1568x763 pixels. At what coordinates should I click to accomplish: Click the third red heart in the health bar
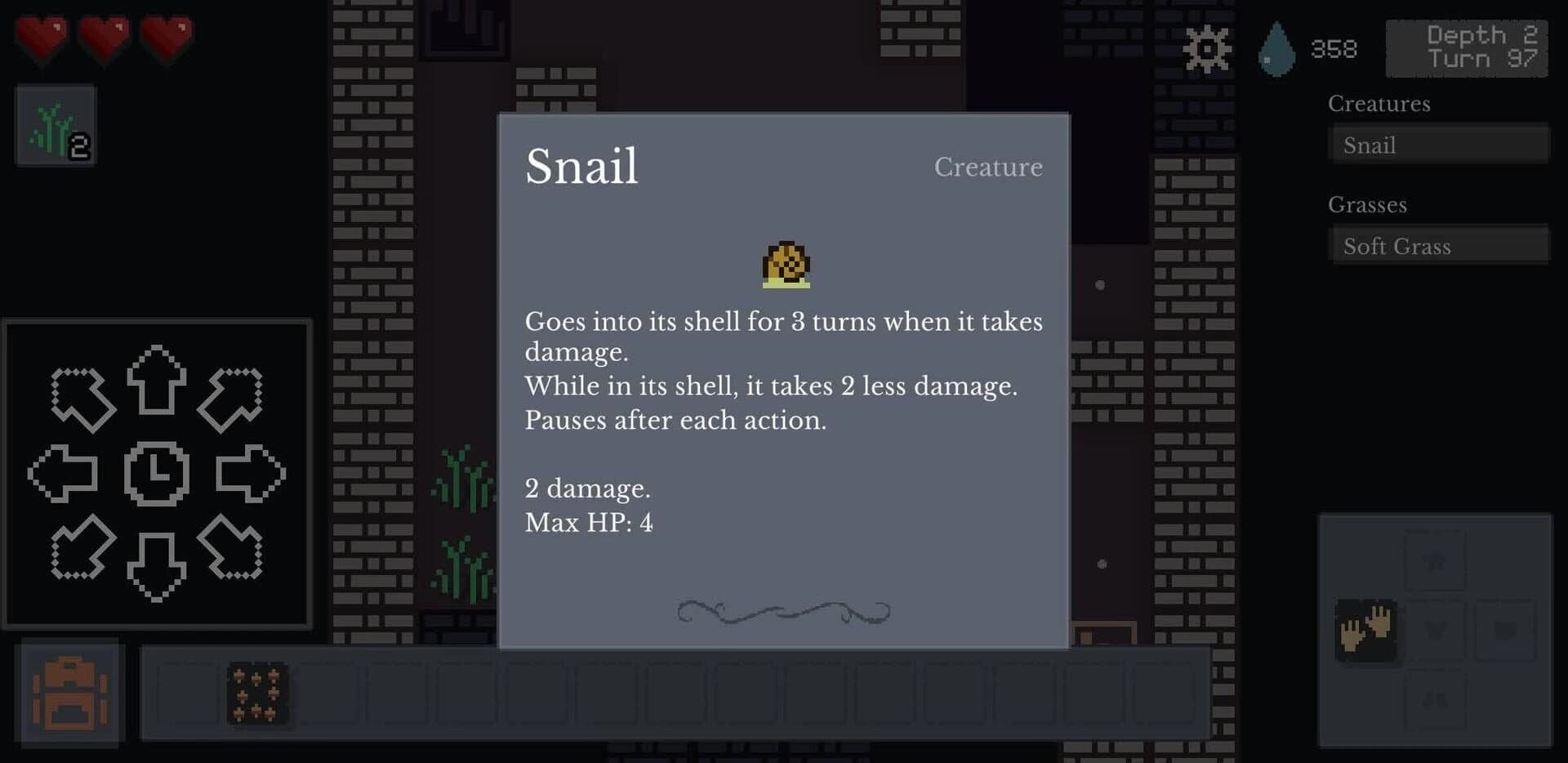pos(169,39)
